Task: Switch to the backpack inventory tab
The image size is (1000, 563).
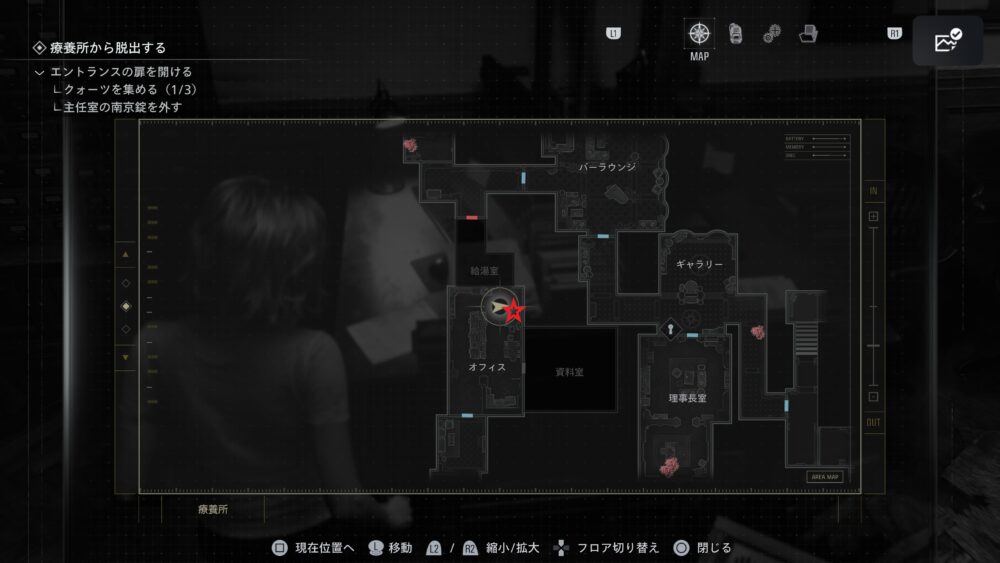Action: (735, 33)
